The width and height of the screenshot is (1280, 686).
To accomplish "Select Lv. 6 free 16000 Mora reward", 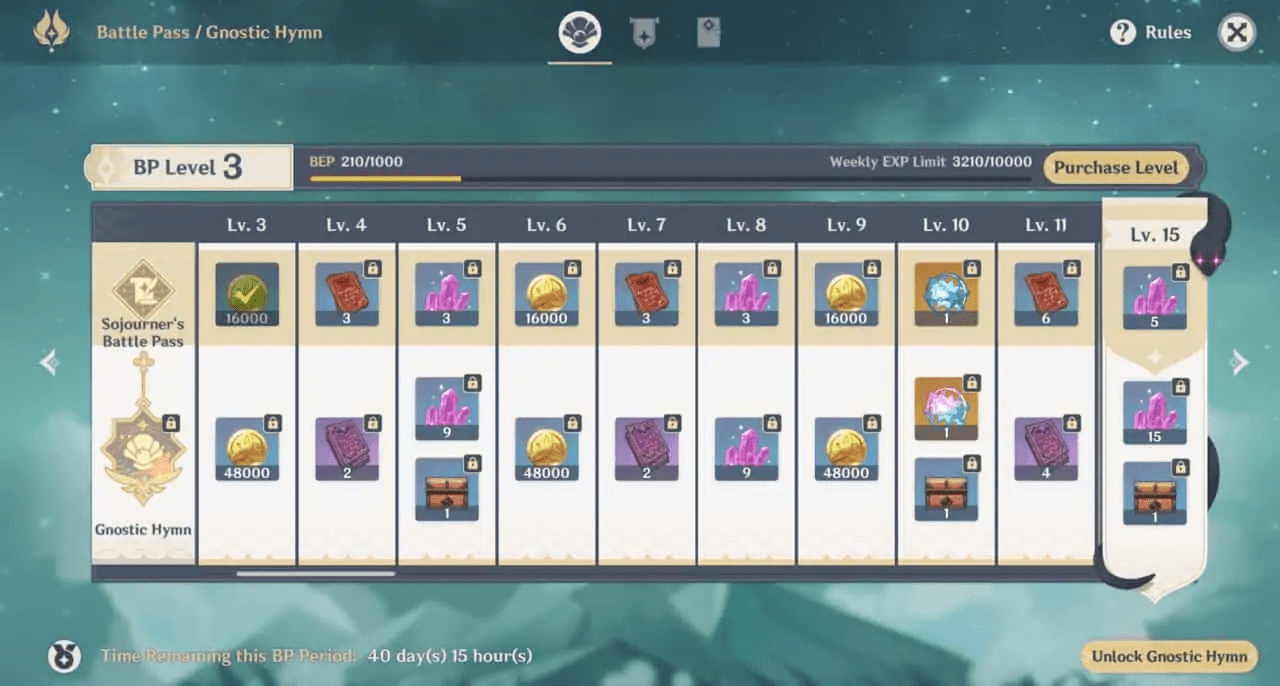I will coord(546,294).
